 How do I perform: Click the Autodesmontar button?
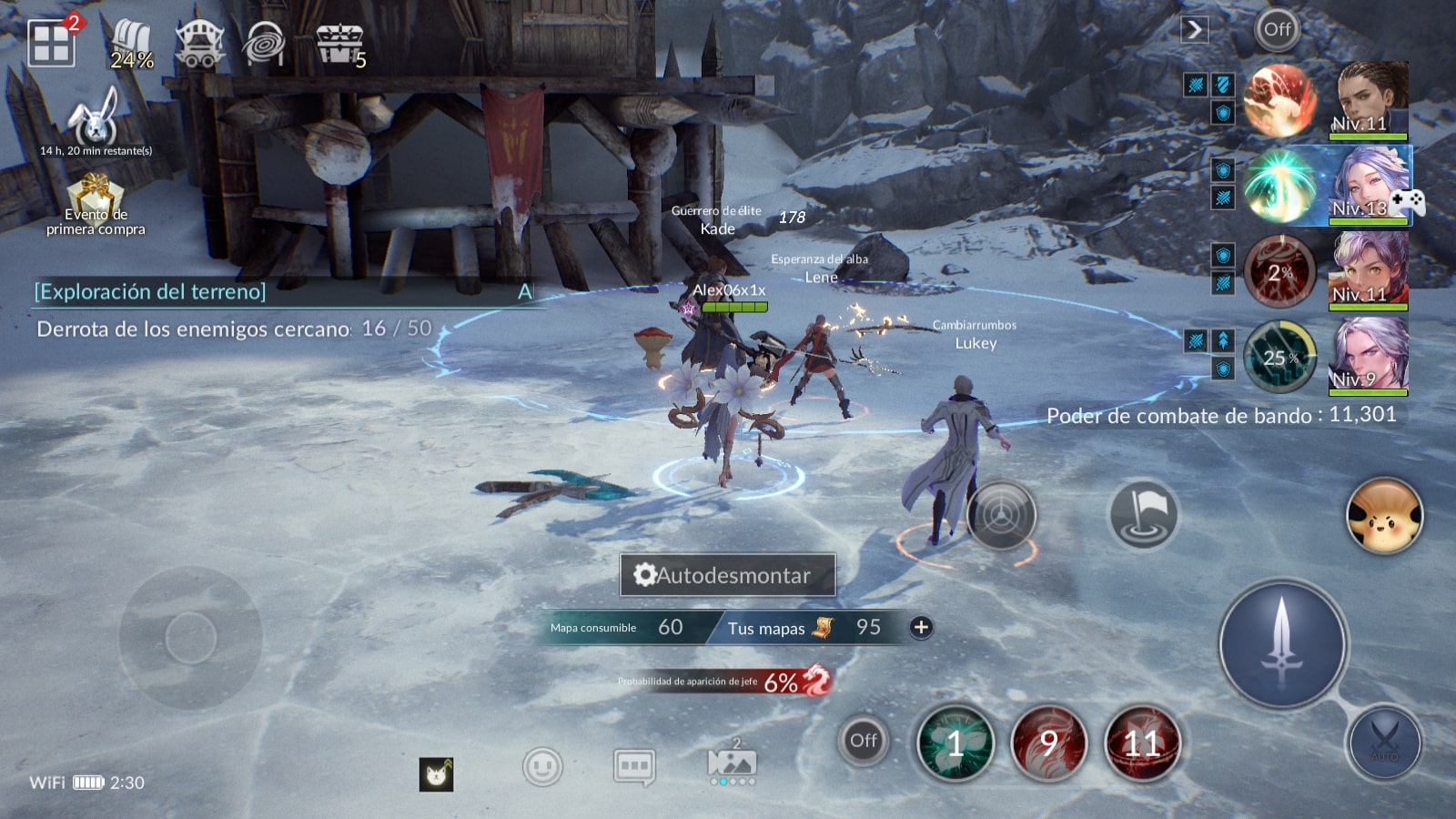727,575
